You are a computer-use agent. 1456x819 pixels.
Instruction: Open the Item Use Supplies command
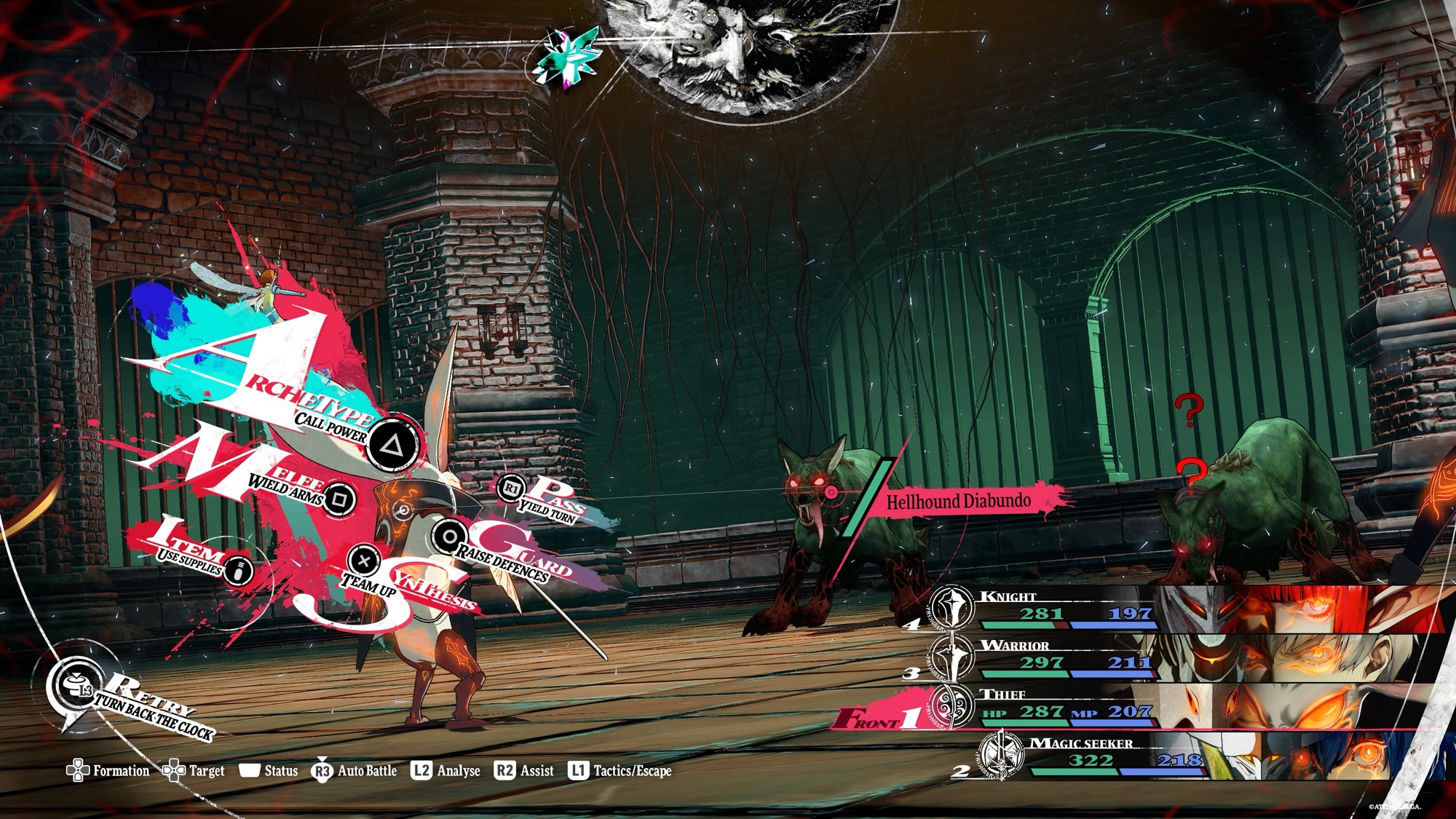238,569
